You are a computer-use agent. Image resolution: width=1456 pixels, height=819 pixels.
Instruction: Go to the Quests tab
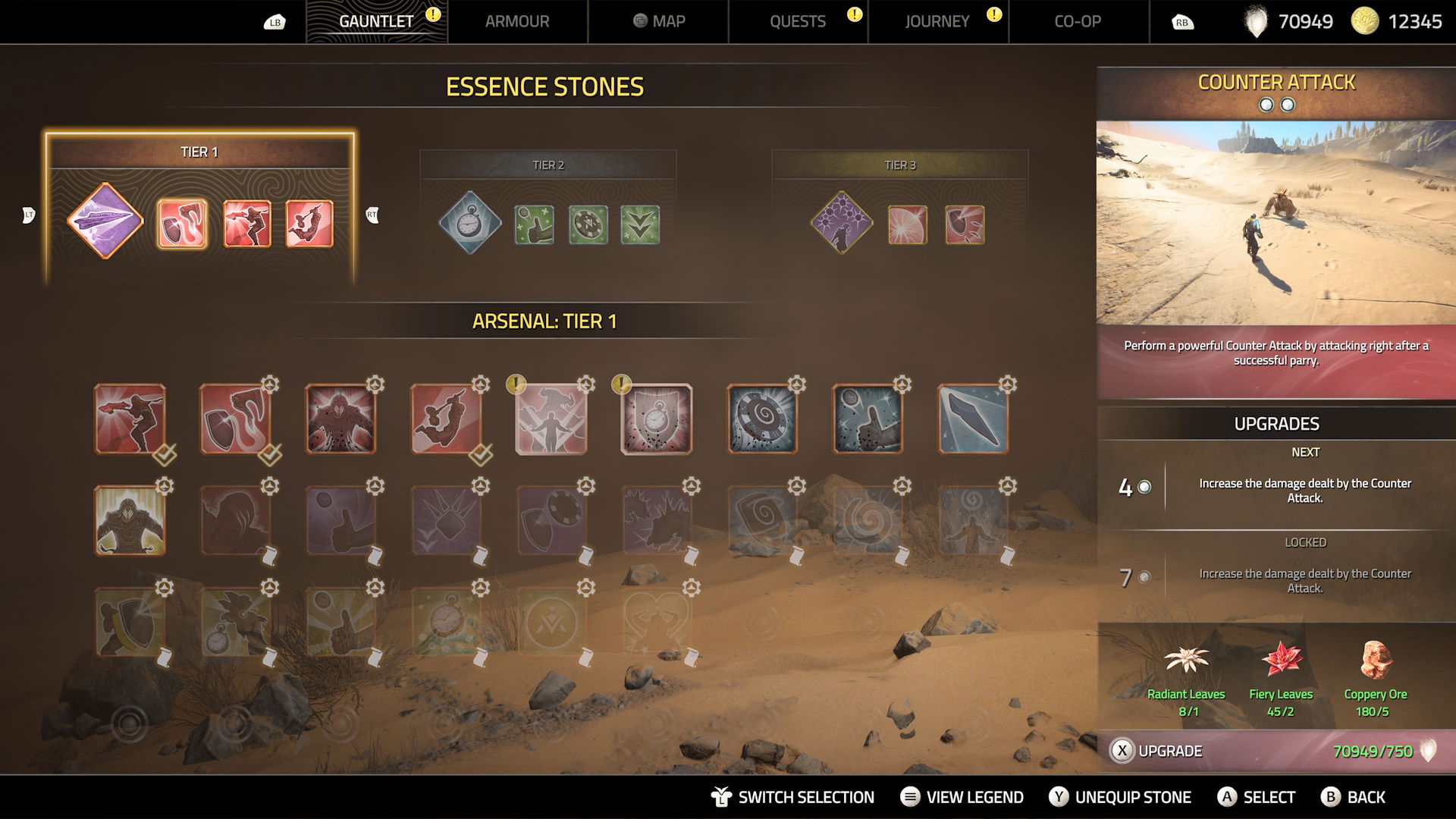point(798,21)
